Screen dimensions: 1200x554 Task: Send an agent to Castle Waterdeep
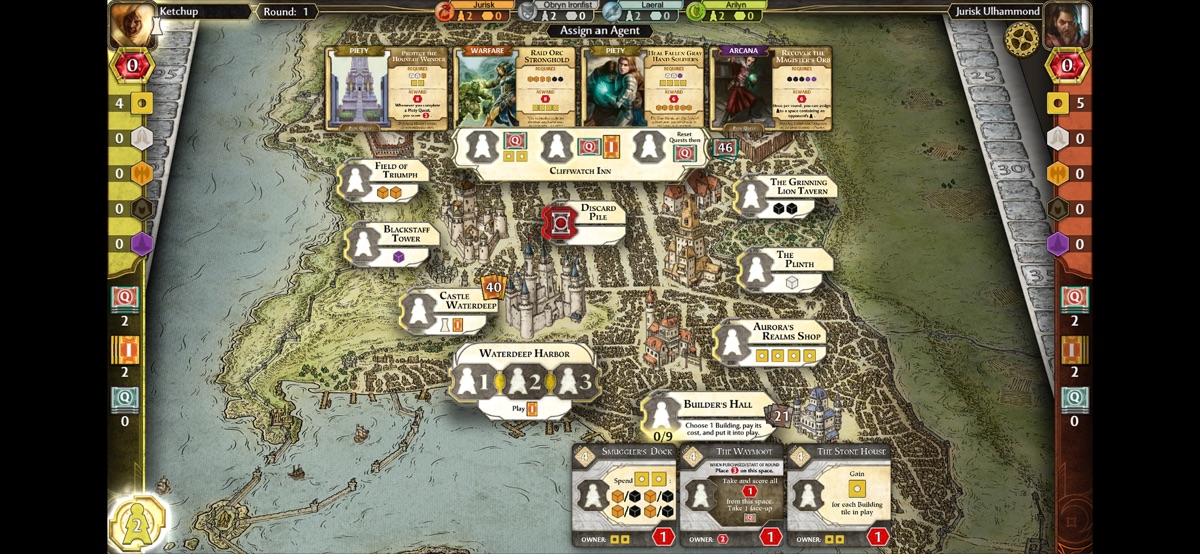[419, 312]
